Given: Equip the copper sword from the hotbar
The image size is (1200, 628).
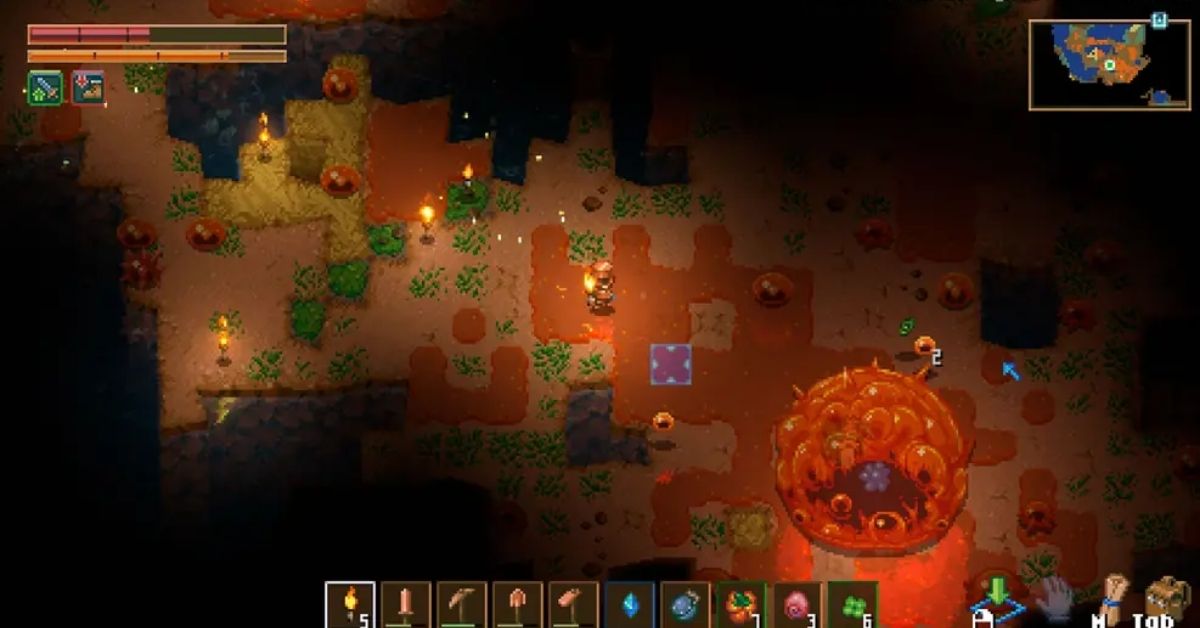Looking at the screenshot, I should tap(406, 605).
